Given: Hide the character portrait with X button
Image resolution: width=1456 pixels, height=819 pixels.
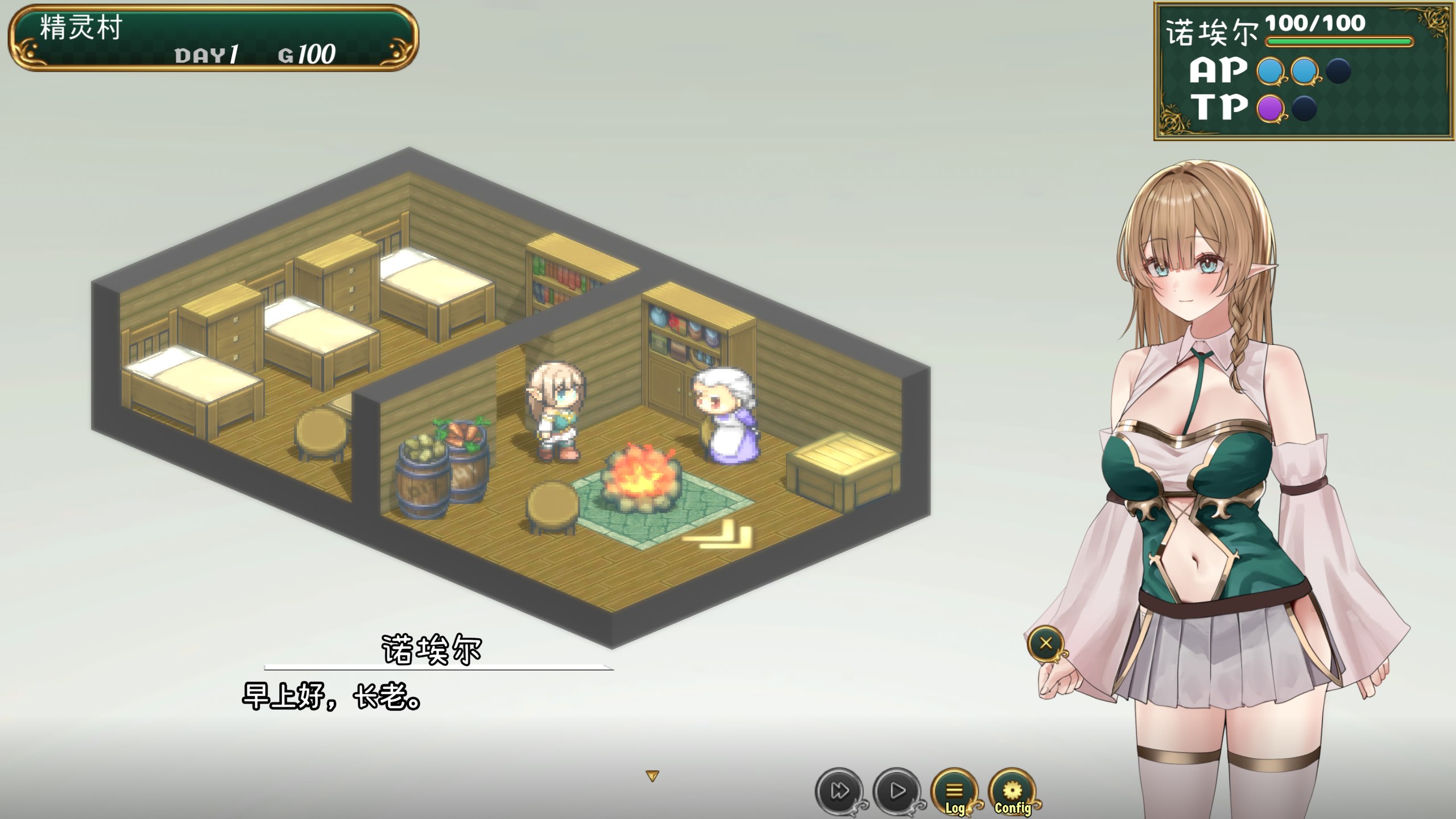Looking at the screenshot, I should [x=1045, y=644].
